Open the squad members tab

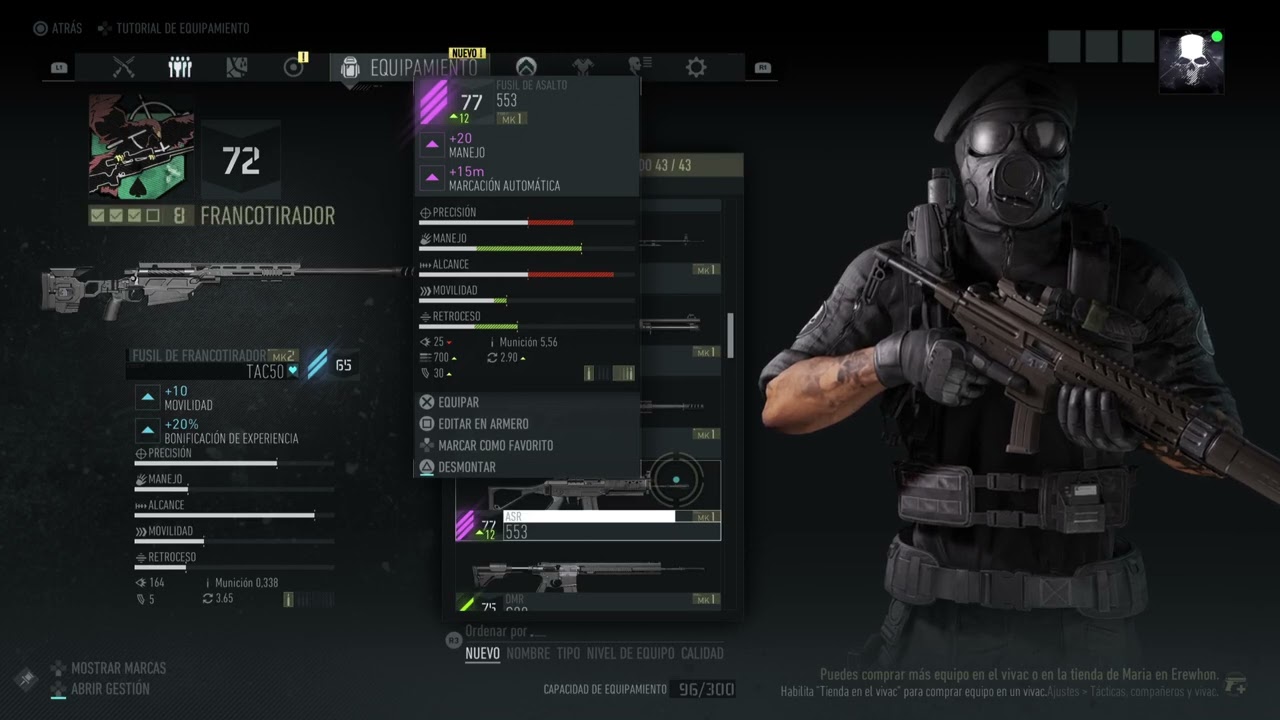[x=180, y=67]
